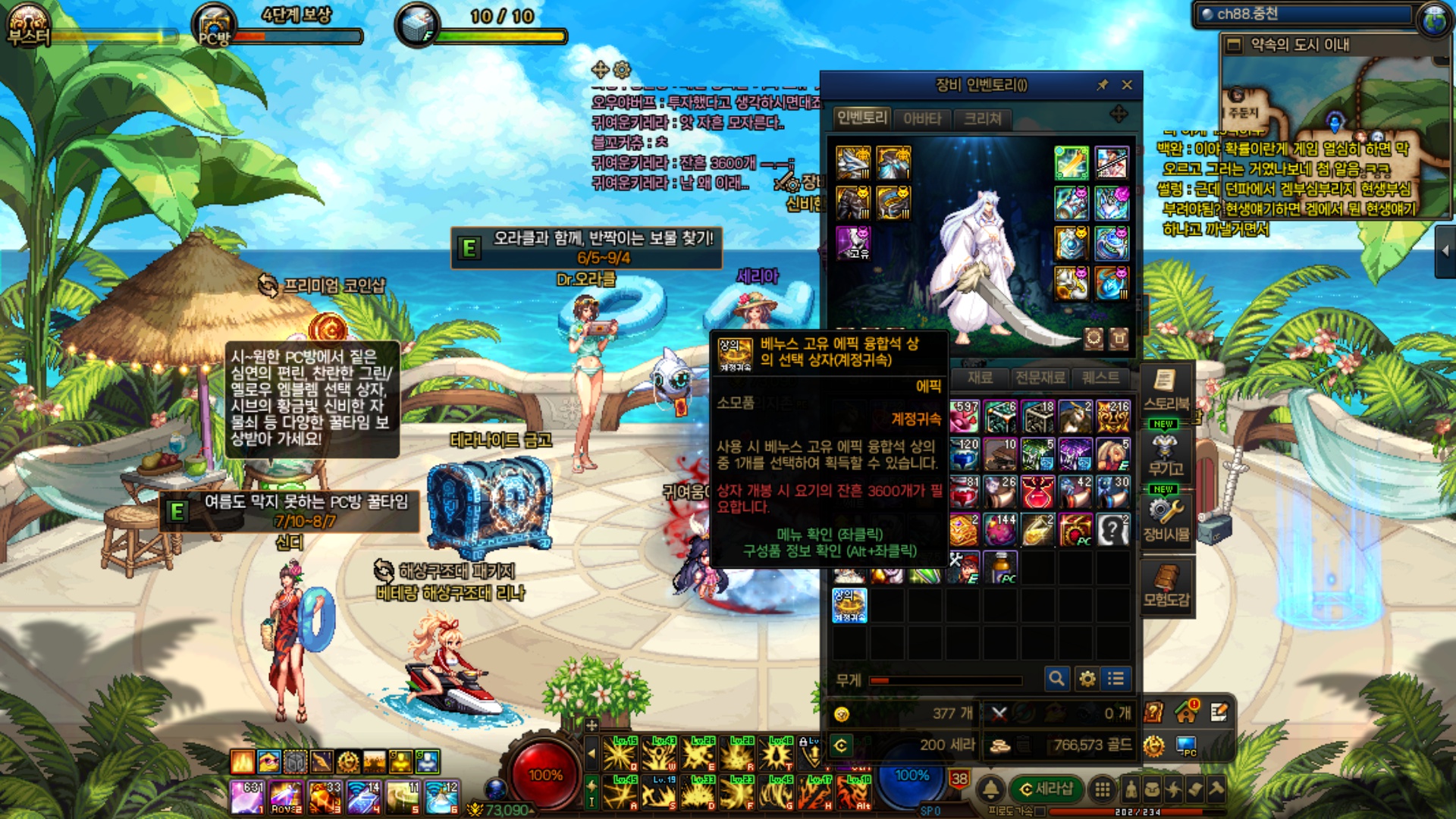This screenshot has height=819, width=1456.
Task: Select the 재료 inventory category
Action: click(x=980, y=378)
